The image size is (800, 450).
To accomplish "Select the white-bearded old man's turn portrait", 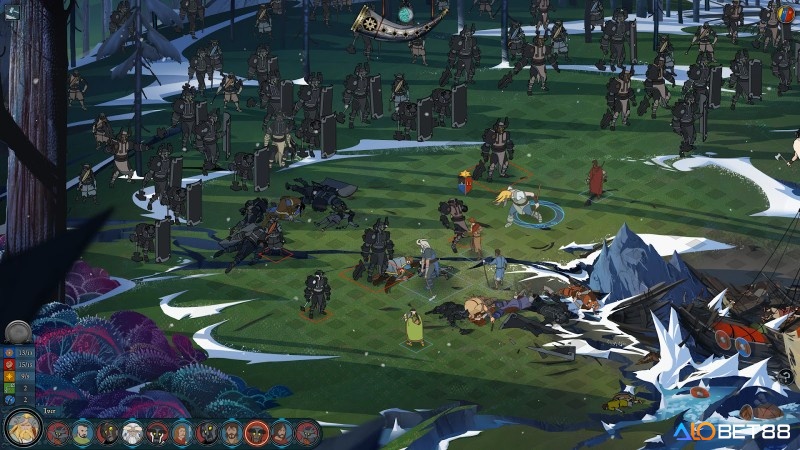I will [x=132, y=433].
